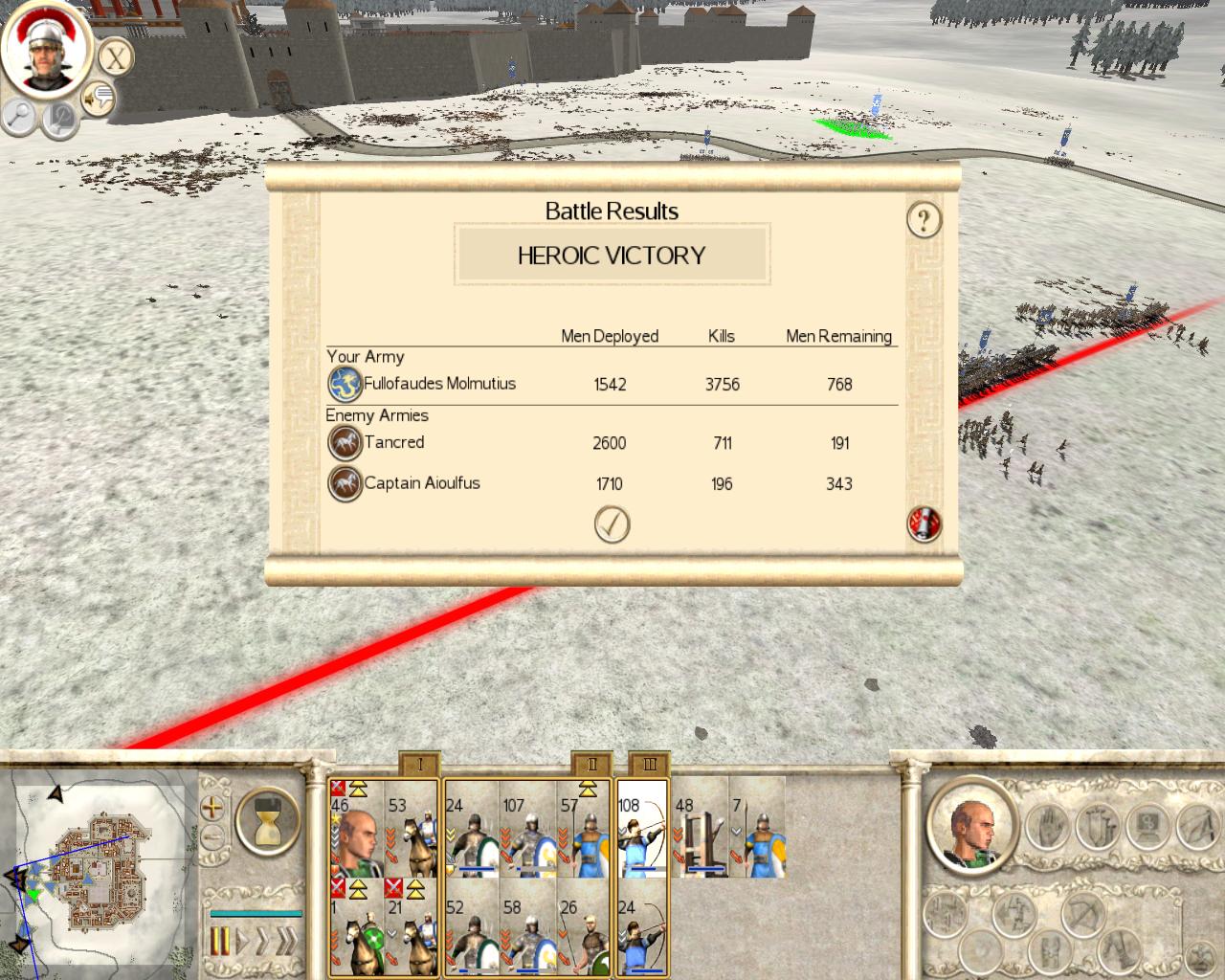Image resolution: width=1225 pixels, height=980 pixels.
Task: Click the red round button on the results scroll
Action: [x=924, y=523]
